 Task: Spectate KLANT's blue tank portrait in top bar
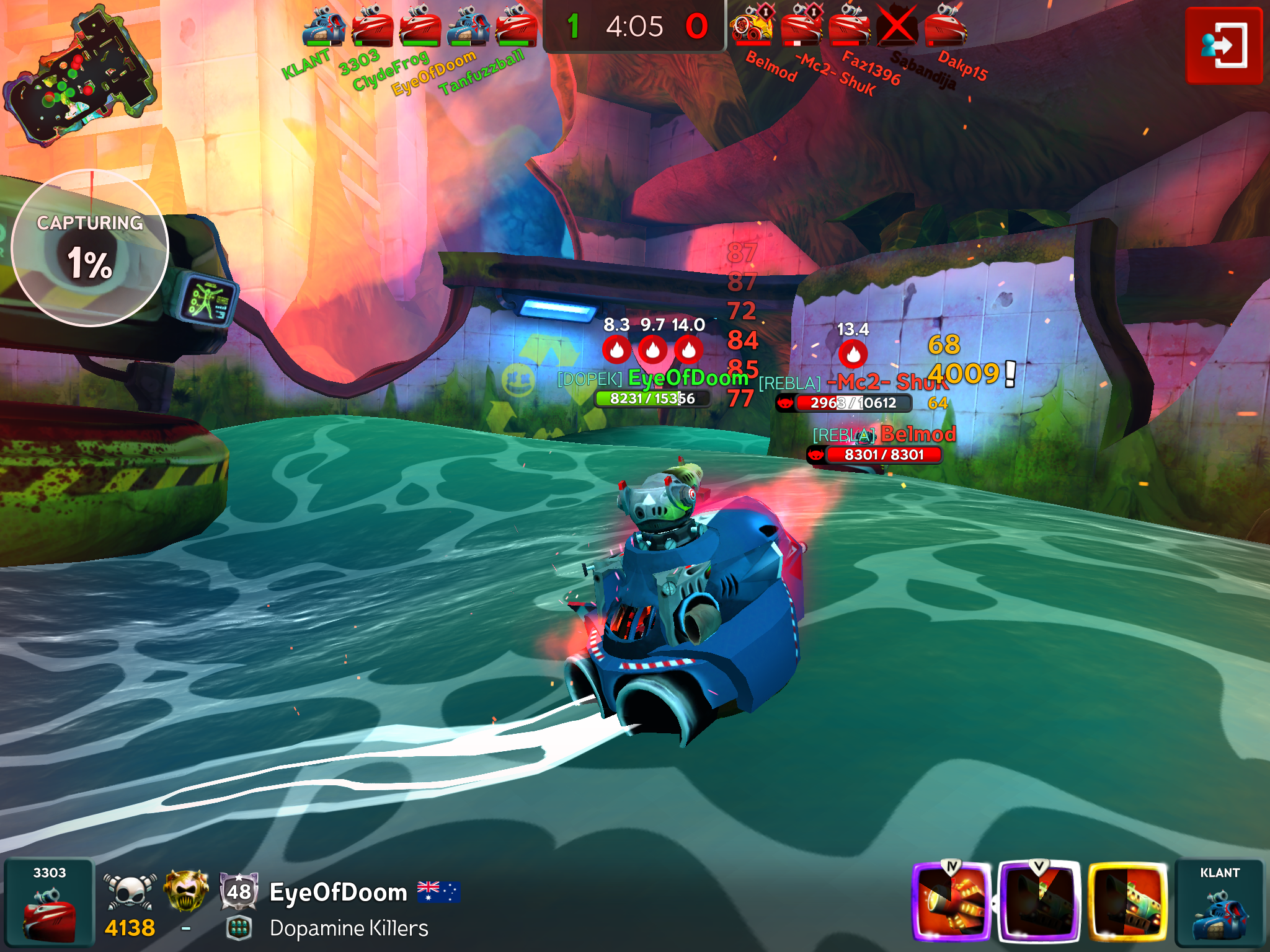click(323, 27)
